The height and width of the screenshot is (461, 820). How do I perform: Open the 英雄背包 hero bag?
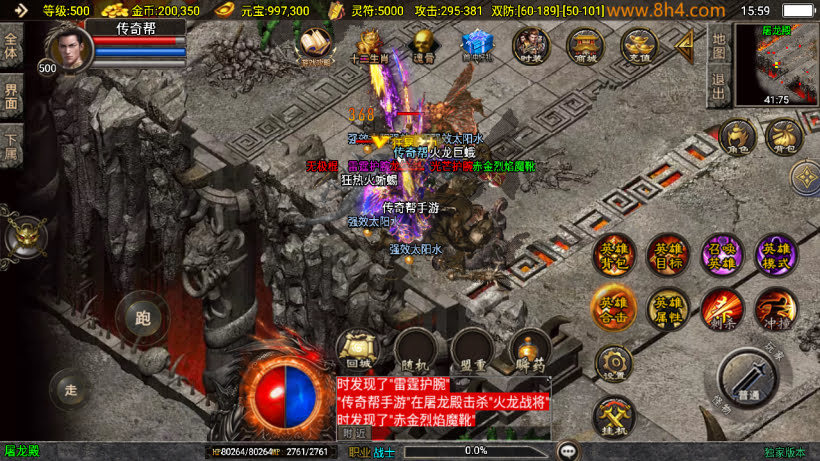click(613, 255)
